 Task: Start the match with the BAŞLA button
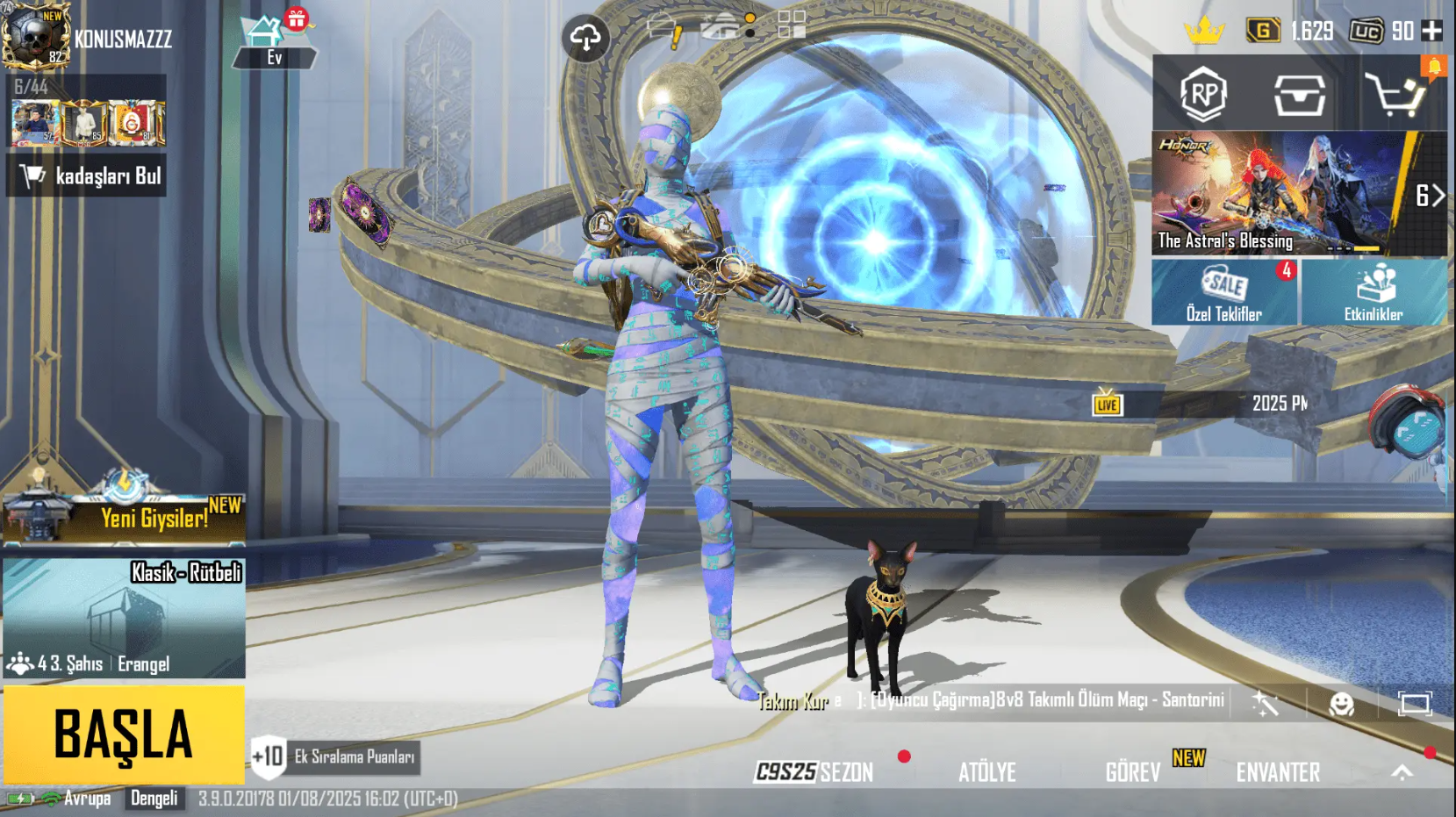click(123, 734)
